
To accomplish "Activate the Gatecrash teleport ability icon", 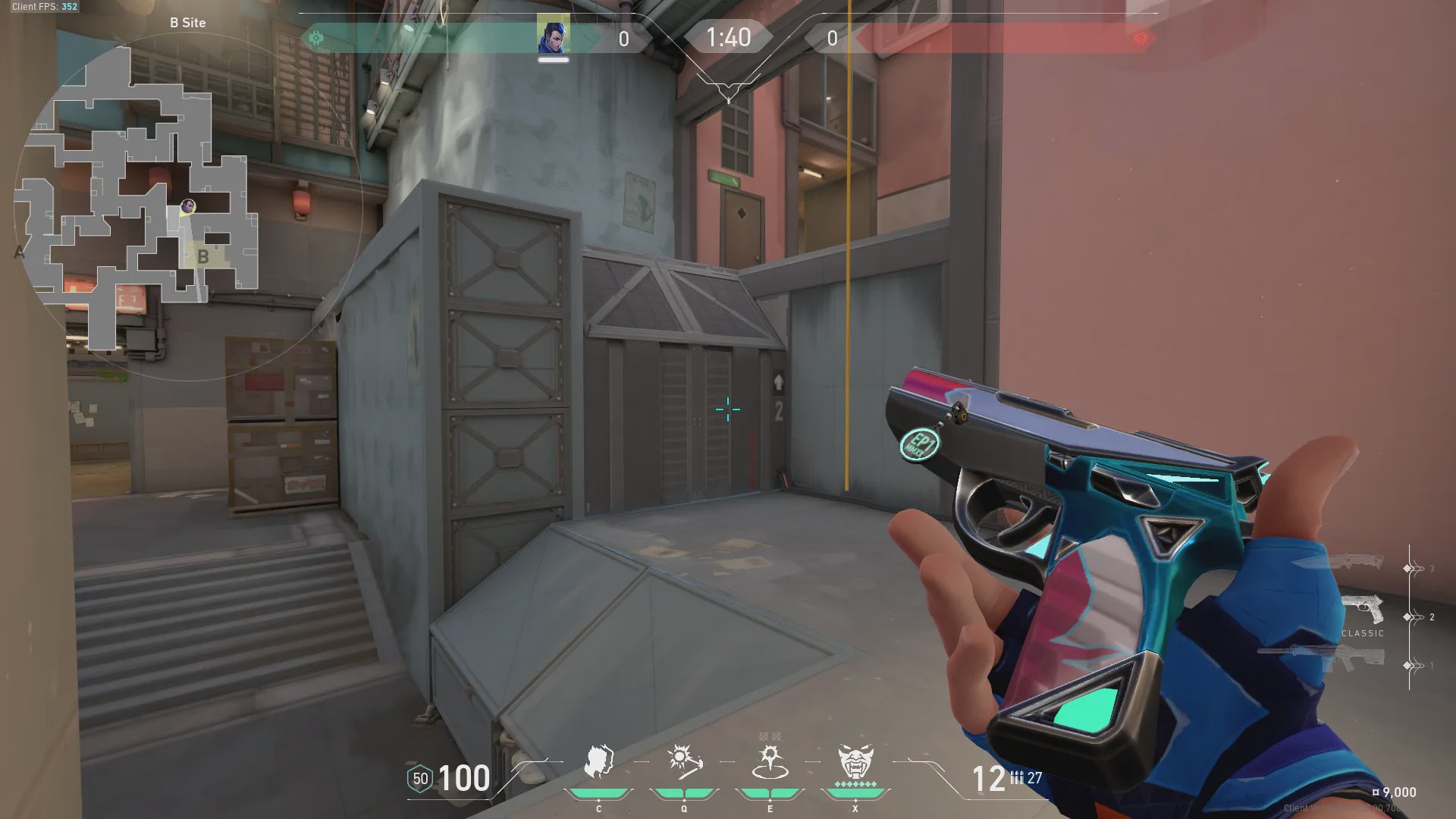I will [x=770, y=762].
